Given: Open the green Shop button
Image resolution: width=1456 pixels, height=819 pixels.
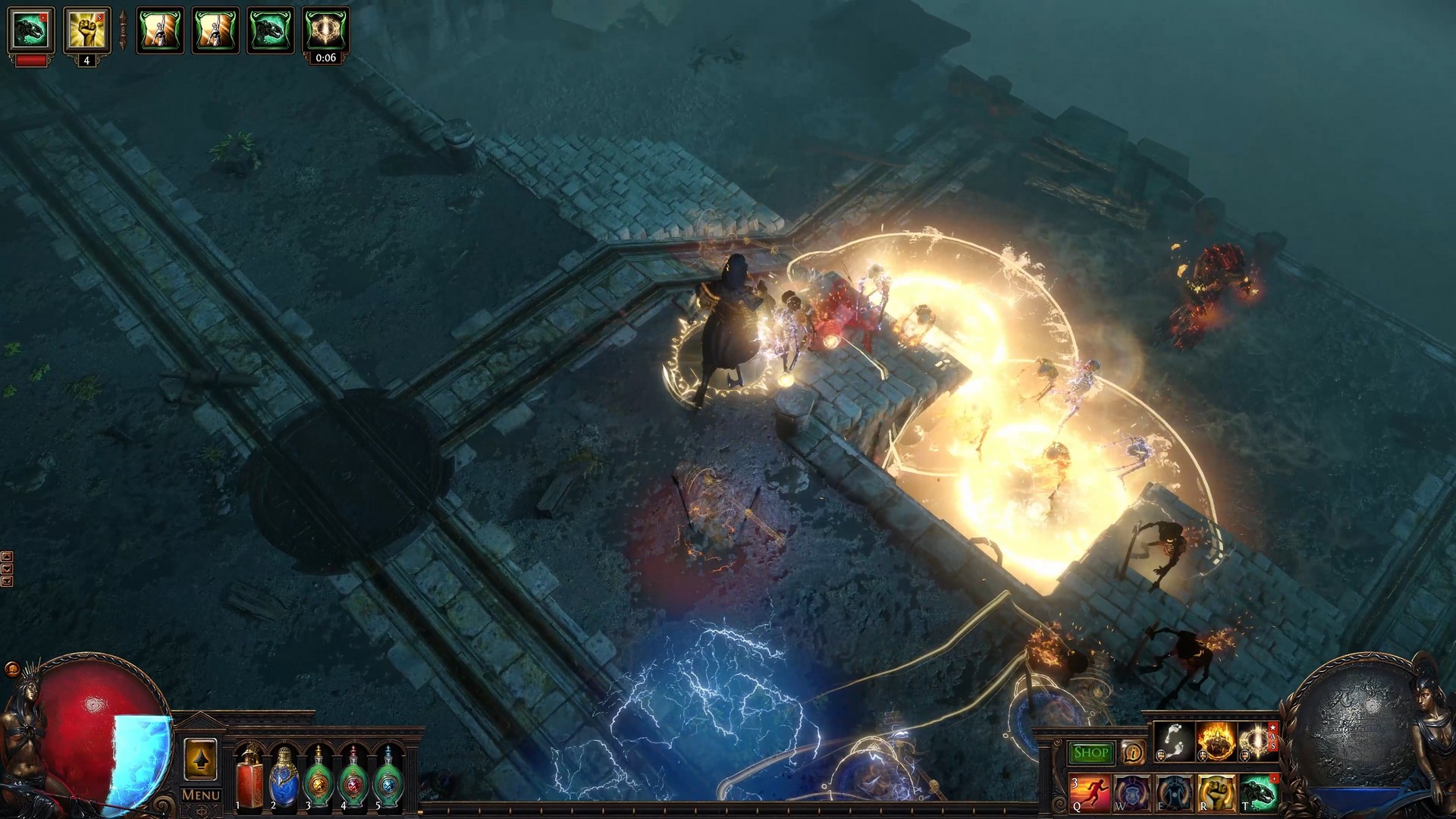Looking at the screenshot, I should (x=1090, y=752).
